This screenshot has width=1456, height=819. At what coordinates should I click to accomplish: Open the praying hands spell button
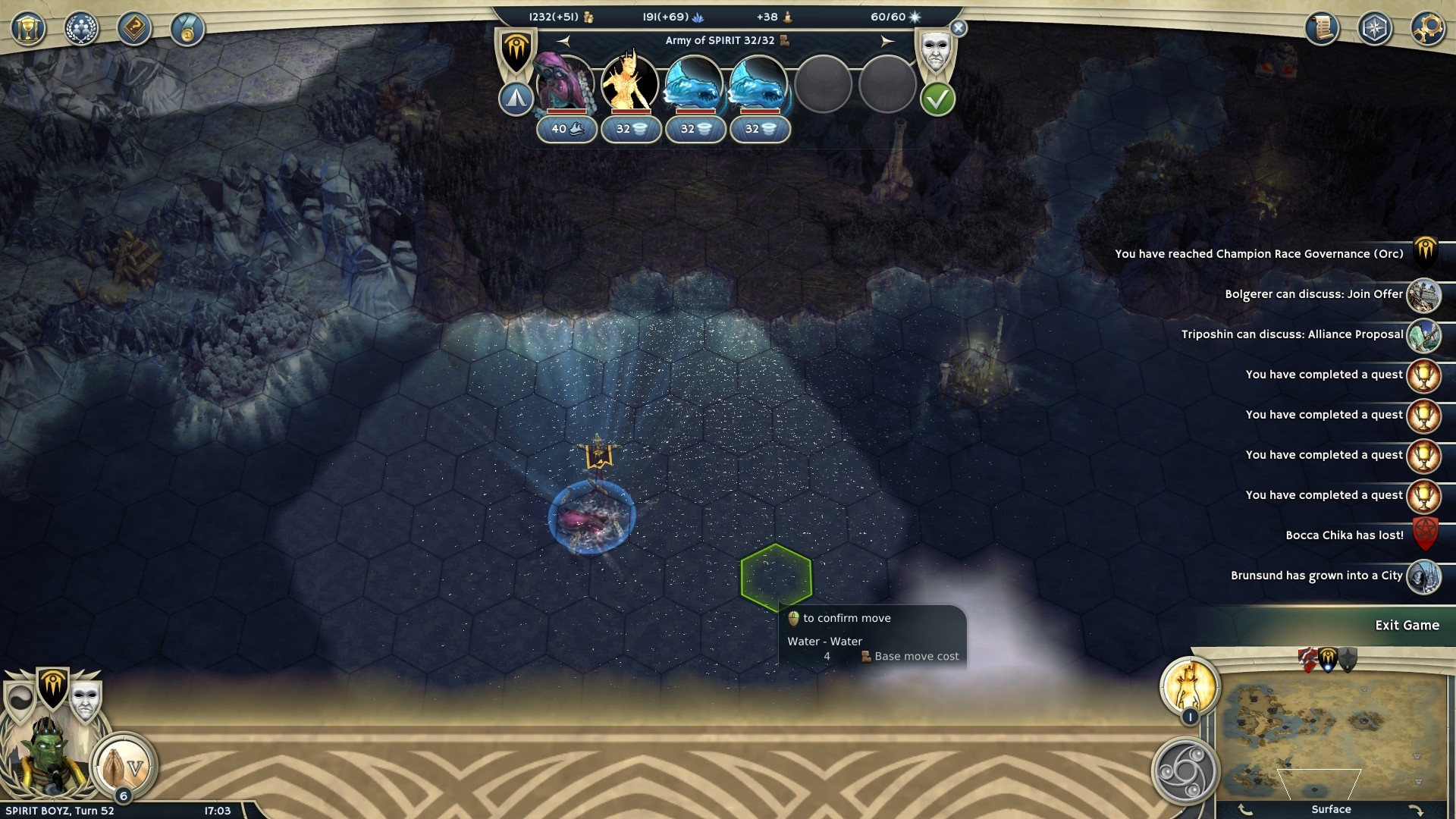[124, 766]
